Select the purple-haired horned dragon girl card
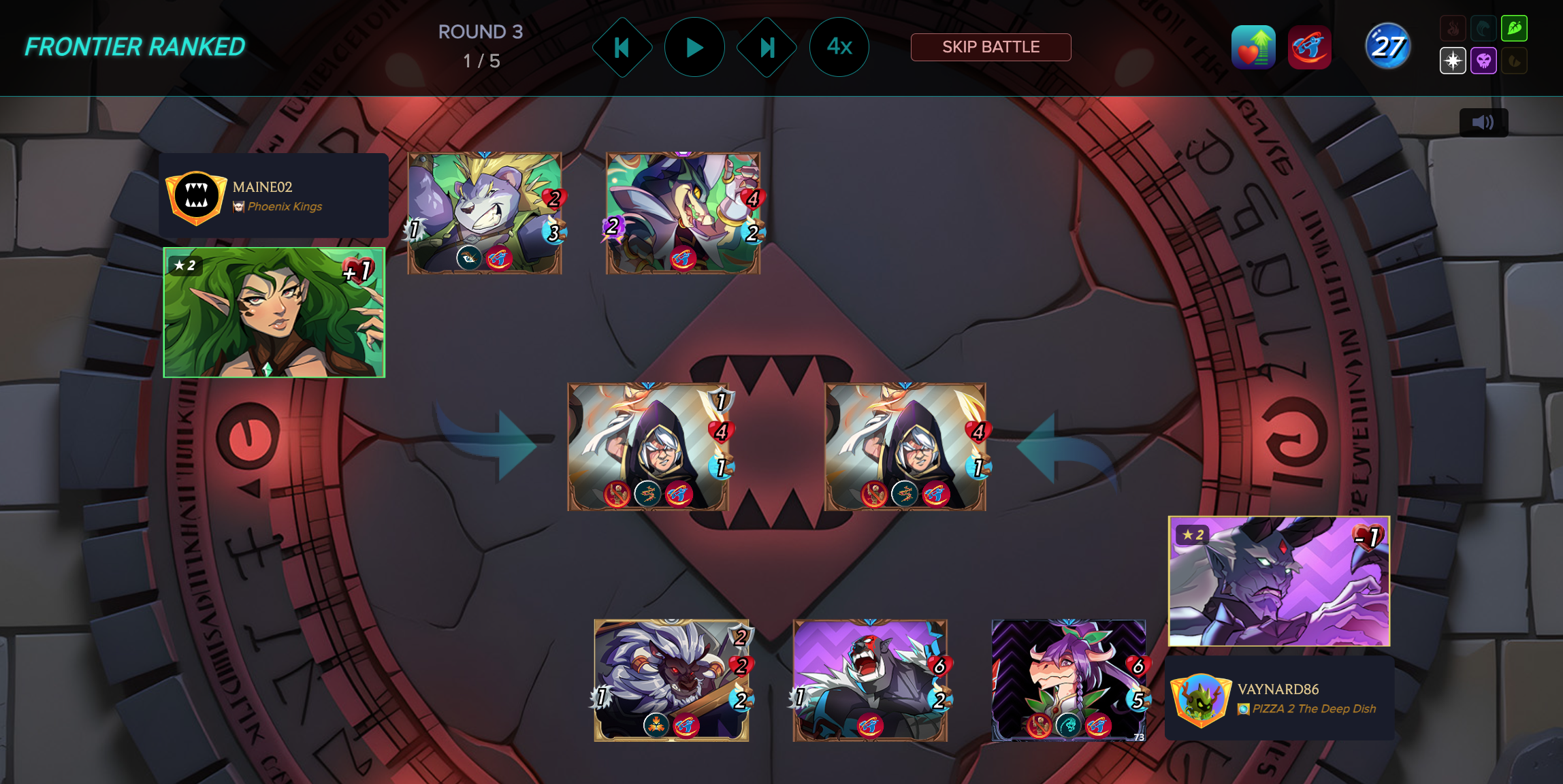The height and width of the screenshot is (784, 1563). pos(1069,680)
